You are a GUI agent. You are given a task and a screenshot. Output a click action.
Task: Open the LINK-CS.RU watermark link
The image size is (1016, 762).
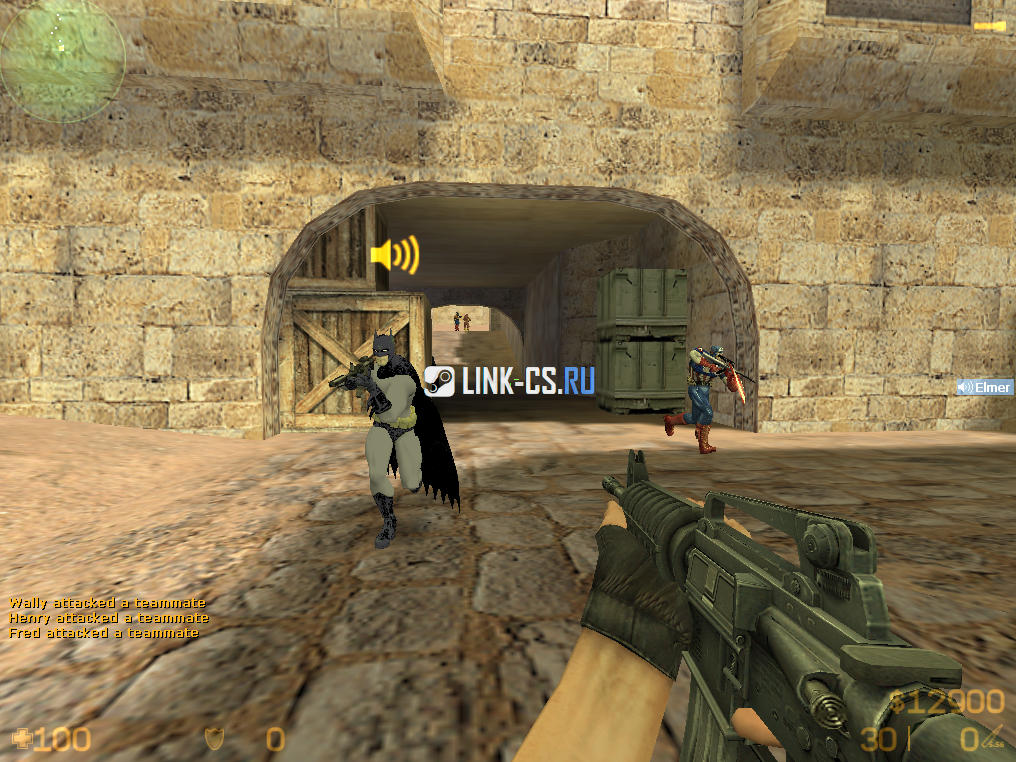click(510, 380)
